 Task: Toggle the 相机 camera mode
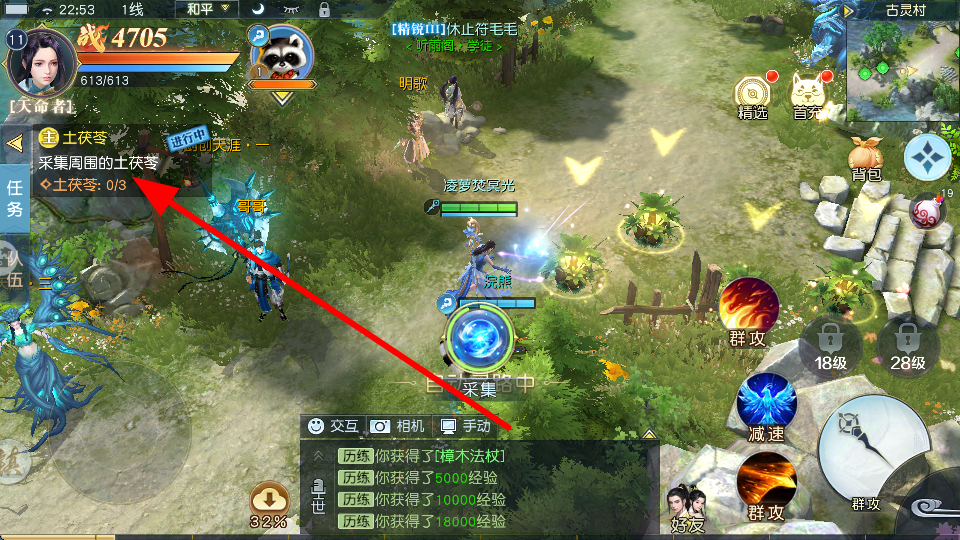pos(398,426)
